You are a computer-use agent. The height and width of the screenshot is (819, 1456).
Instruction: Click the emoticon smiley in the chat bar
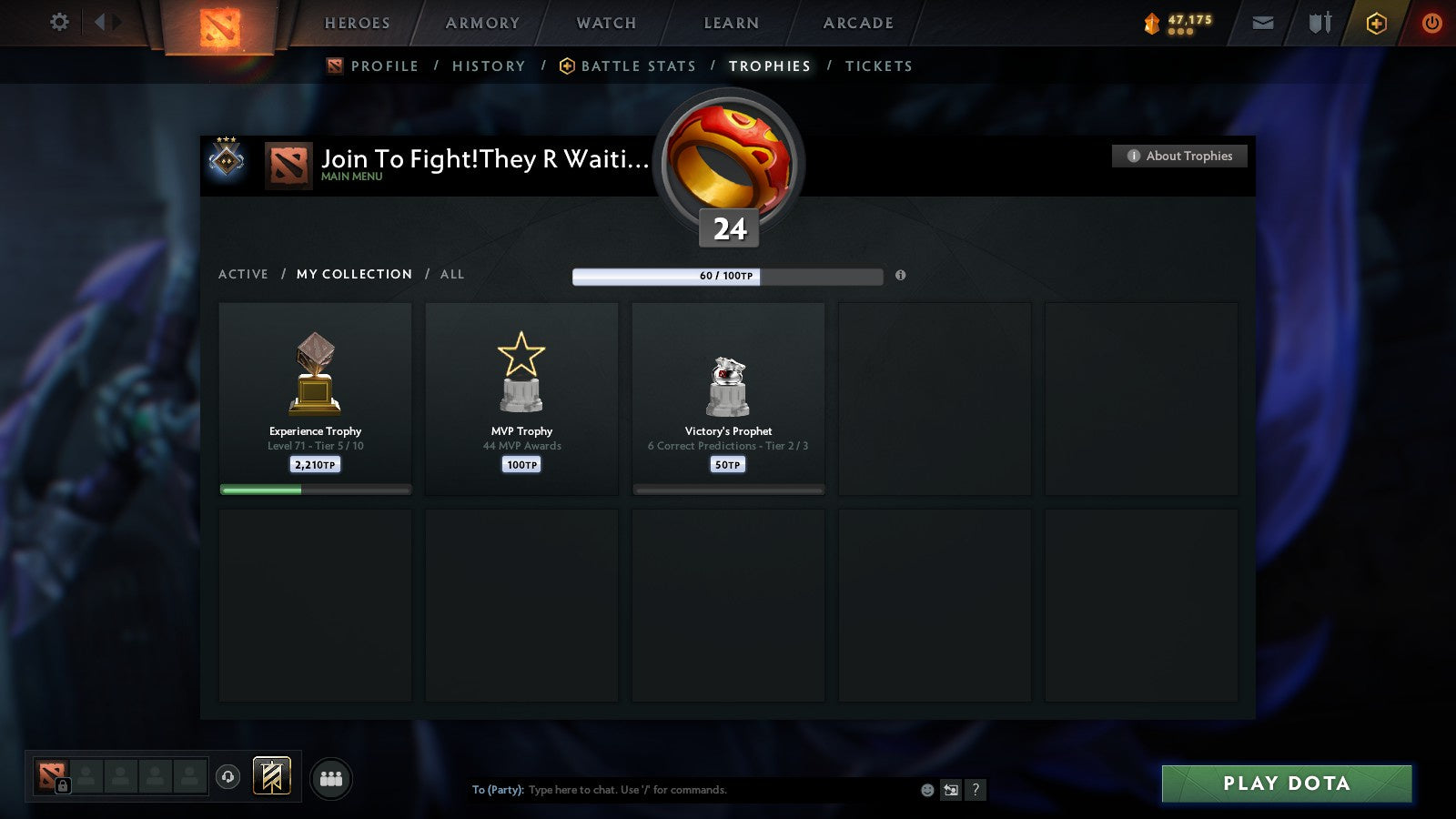click(925, 790)
